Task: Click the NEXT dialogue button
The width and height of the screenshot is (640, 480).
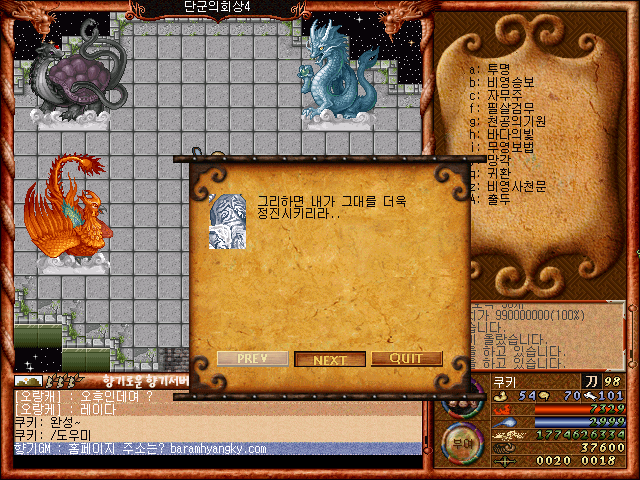Action: pos(330,359)
